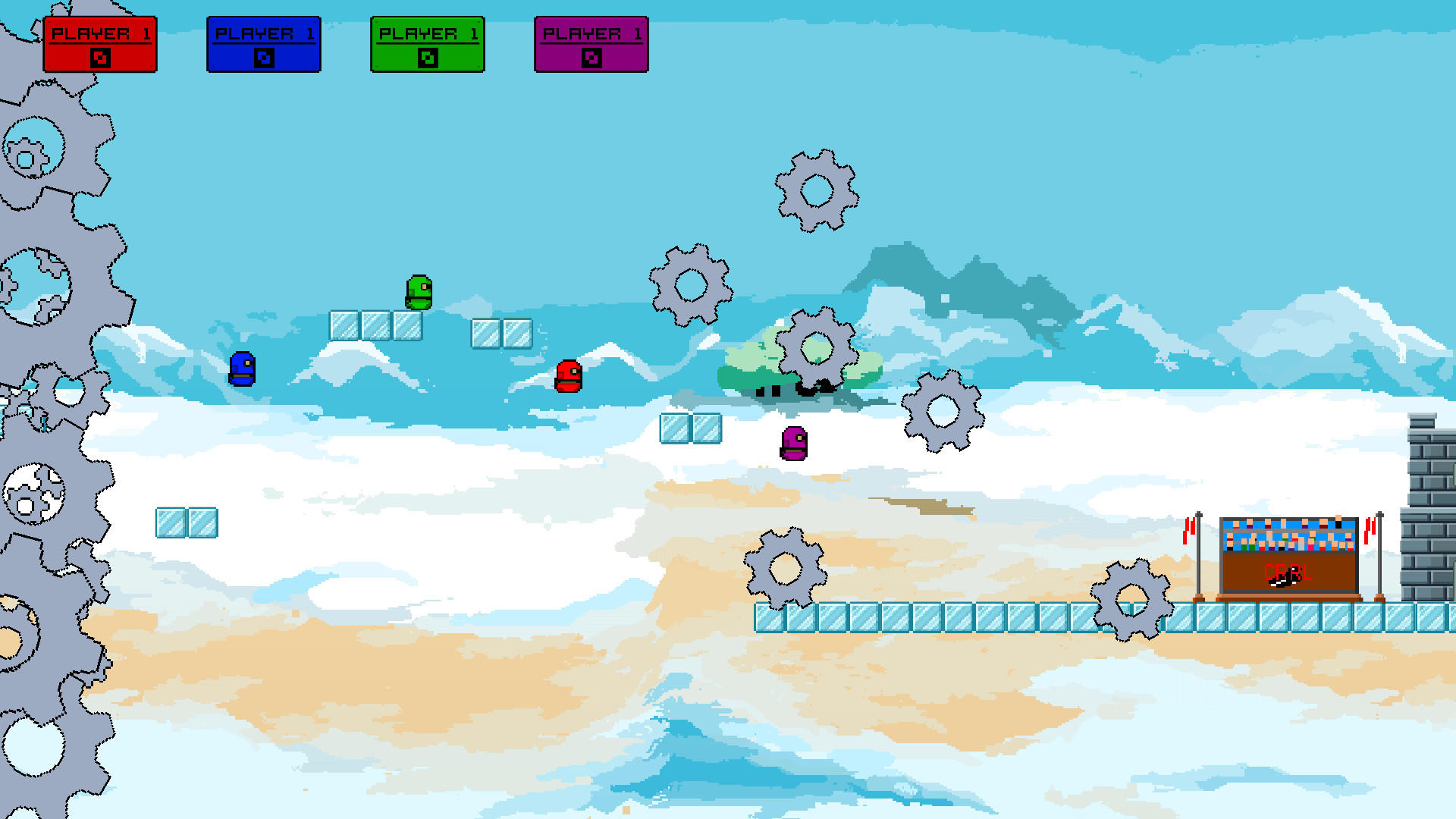Open the purple PLAYER 1 scoreboard
This screenshot has width=1456, height=819.
point(591,43)
